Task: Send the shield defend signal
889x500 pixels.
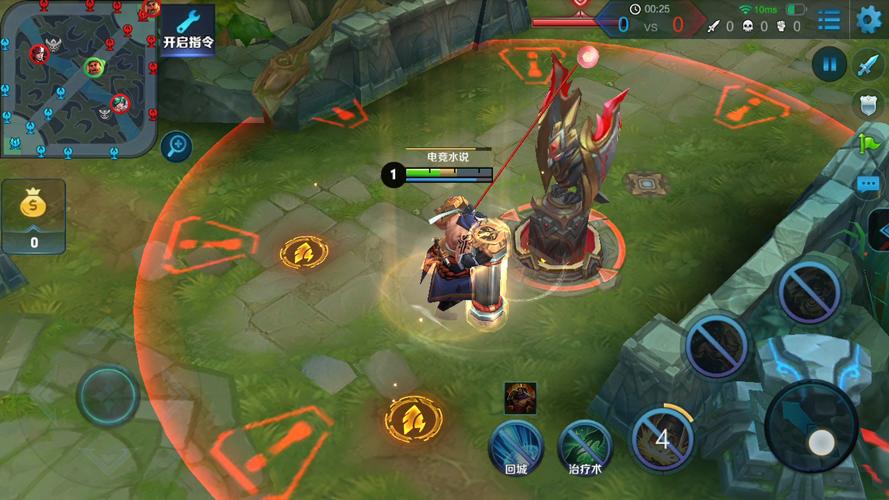Action: [867, 104]
